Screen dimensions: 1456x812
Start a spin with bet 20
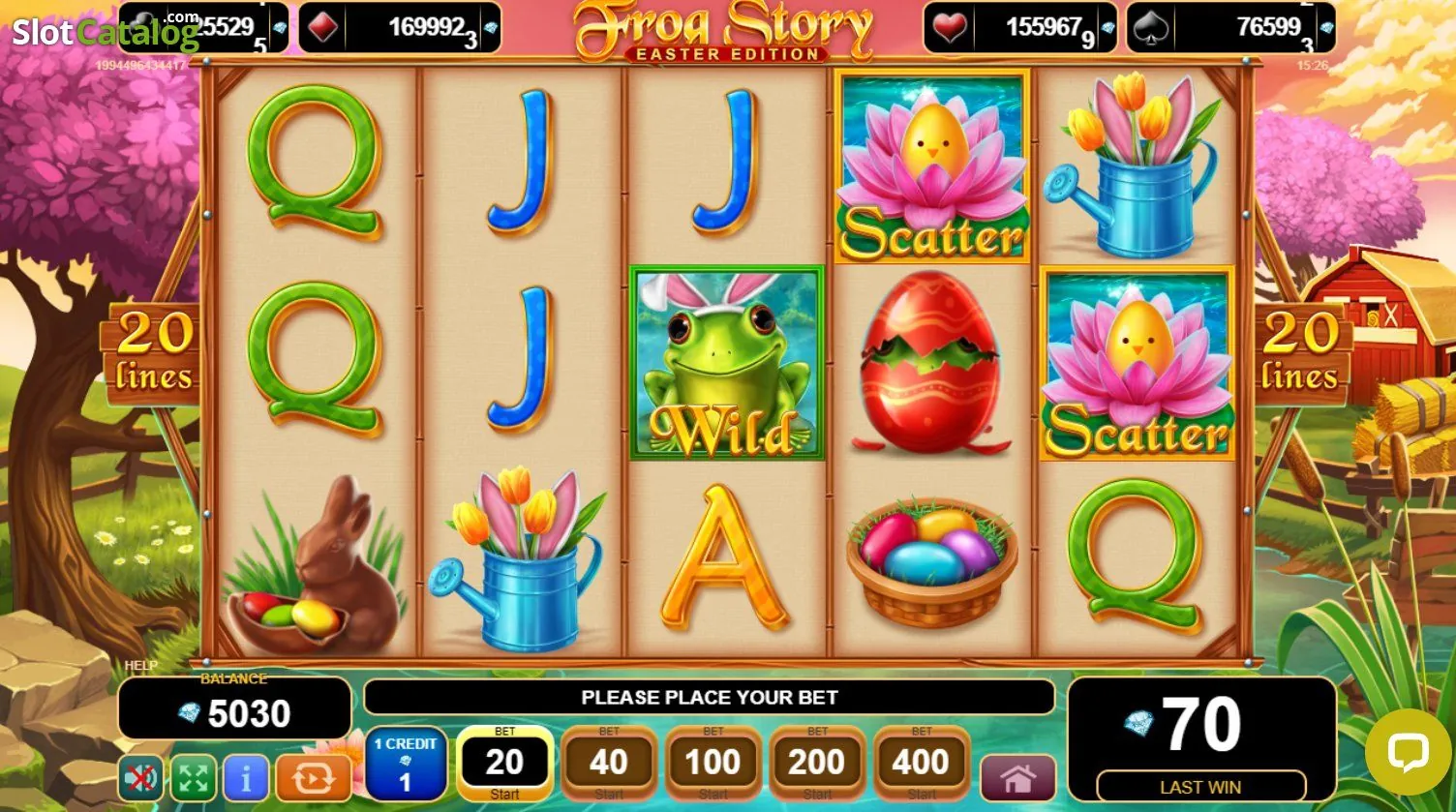point(504,765)
